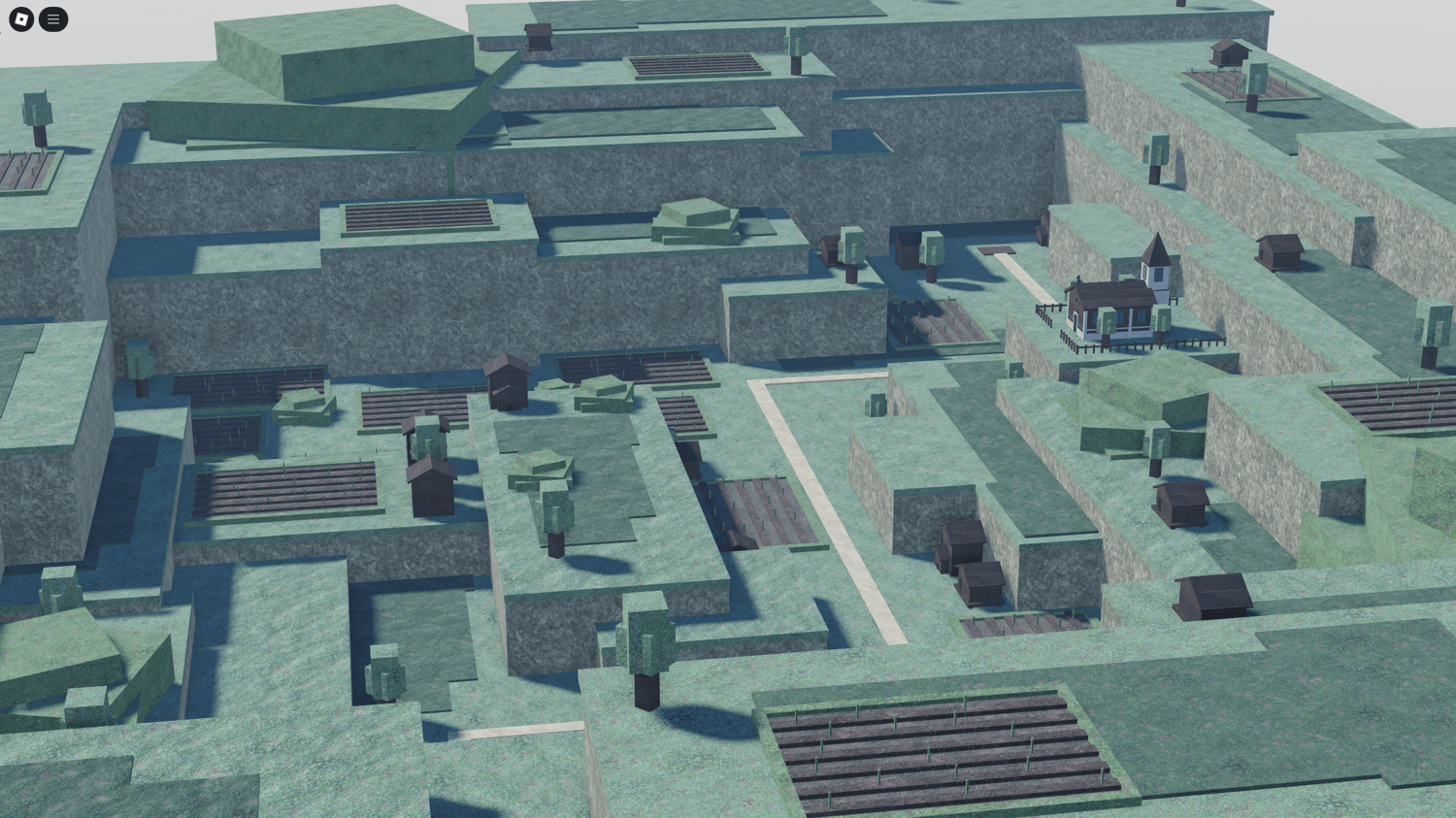Click the pair of bushy trees near center

(888, 247)
